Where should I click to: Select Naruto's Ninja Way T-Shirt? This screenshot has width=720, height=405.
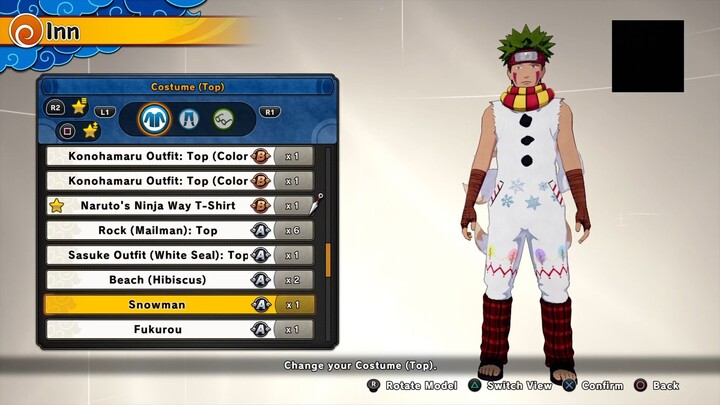click(x=180, y=205)
